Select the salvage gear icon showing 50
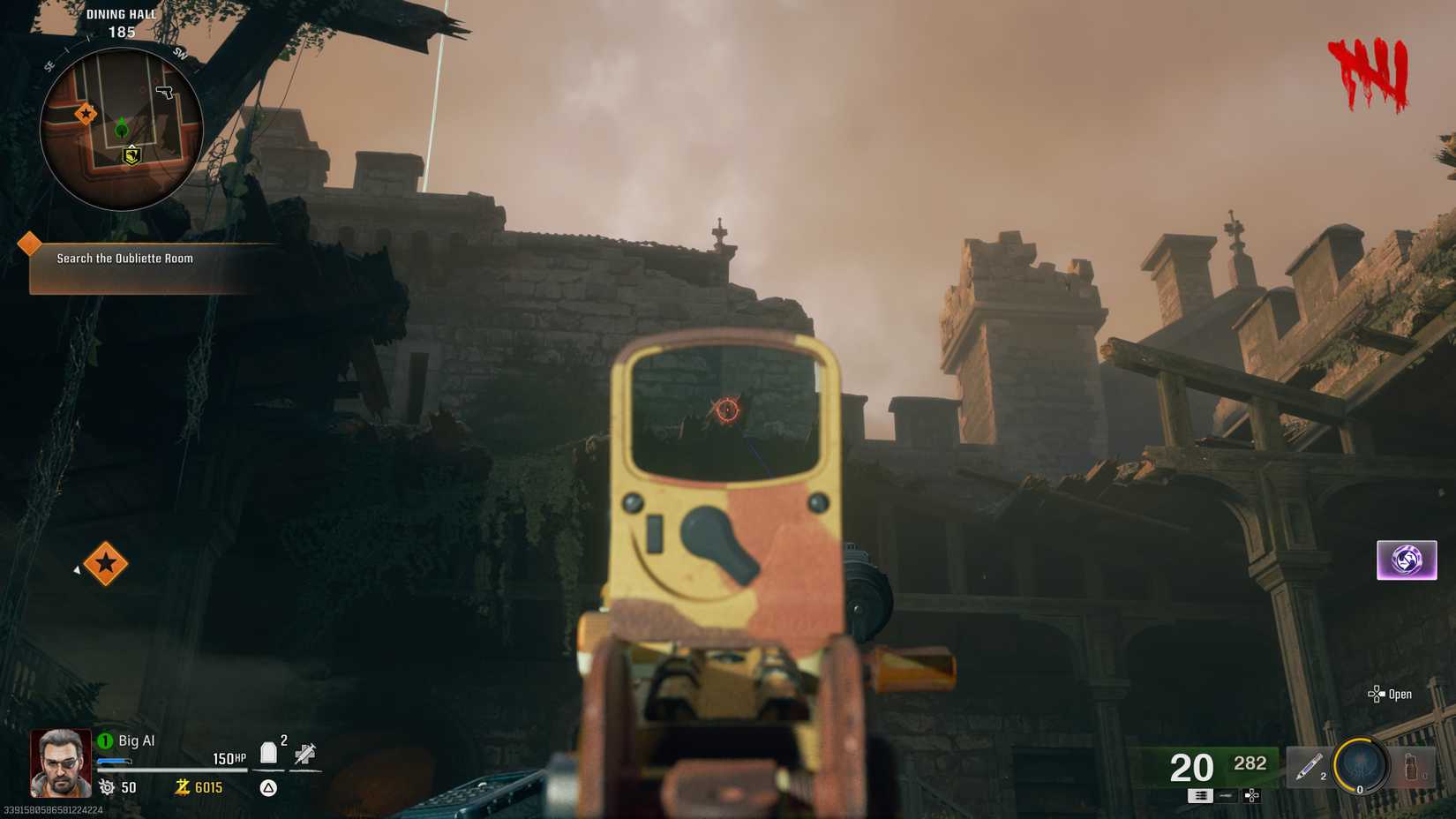Screen dimensions: 1456x819 tap(108, 786)
